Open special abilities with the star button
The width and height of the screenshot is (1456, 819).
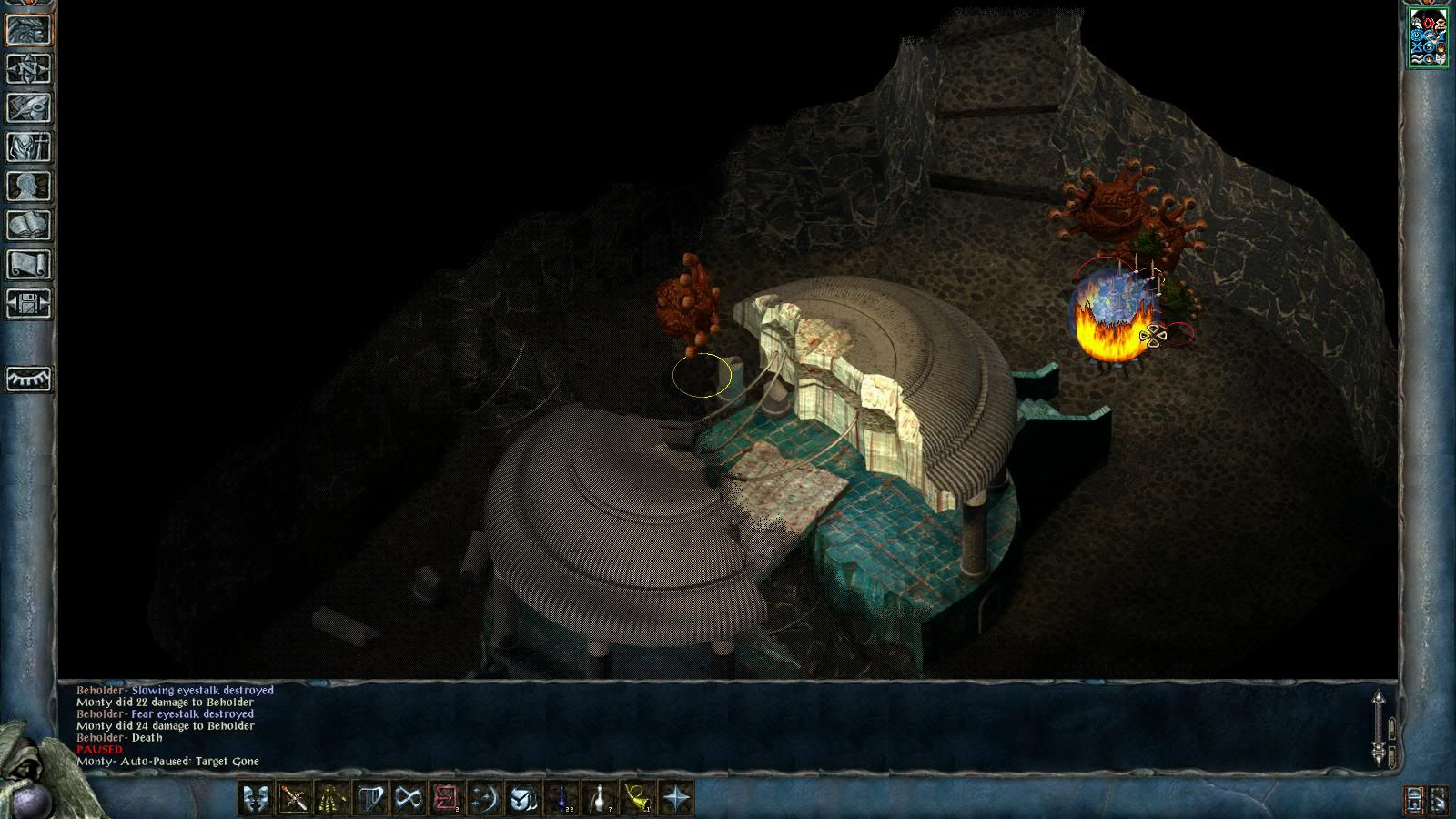point(676,798)
